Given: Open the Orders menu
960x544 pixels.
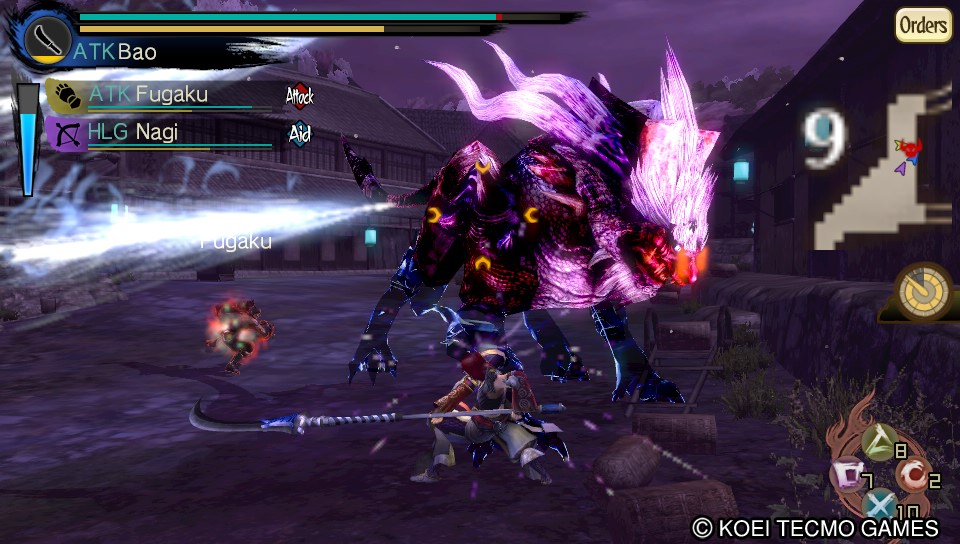Looking at the screenshot, I should tap(923, 25).
